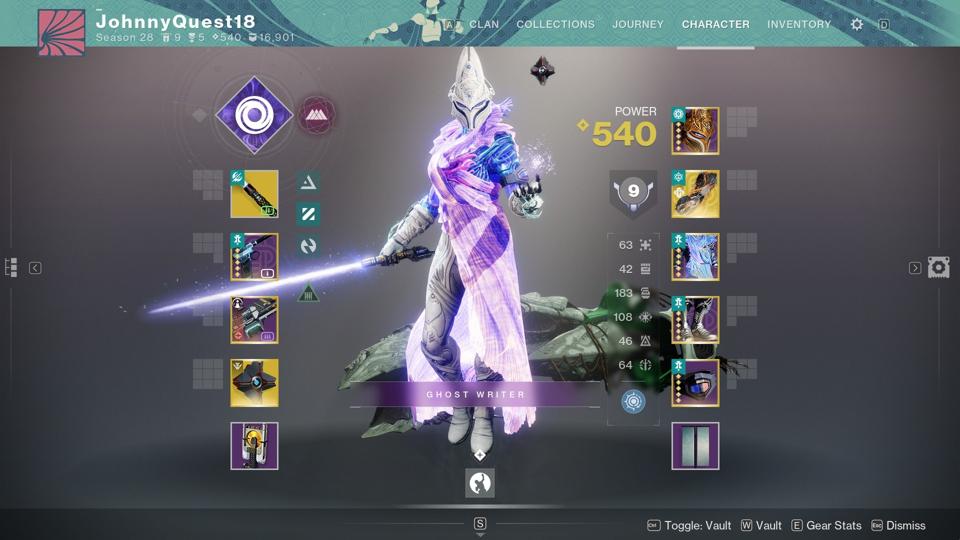Screen dimensions: 960x540
Task: Choose the purple energy weapon slot
Action: click(254, 257)
